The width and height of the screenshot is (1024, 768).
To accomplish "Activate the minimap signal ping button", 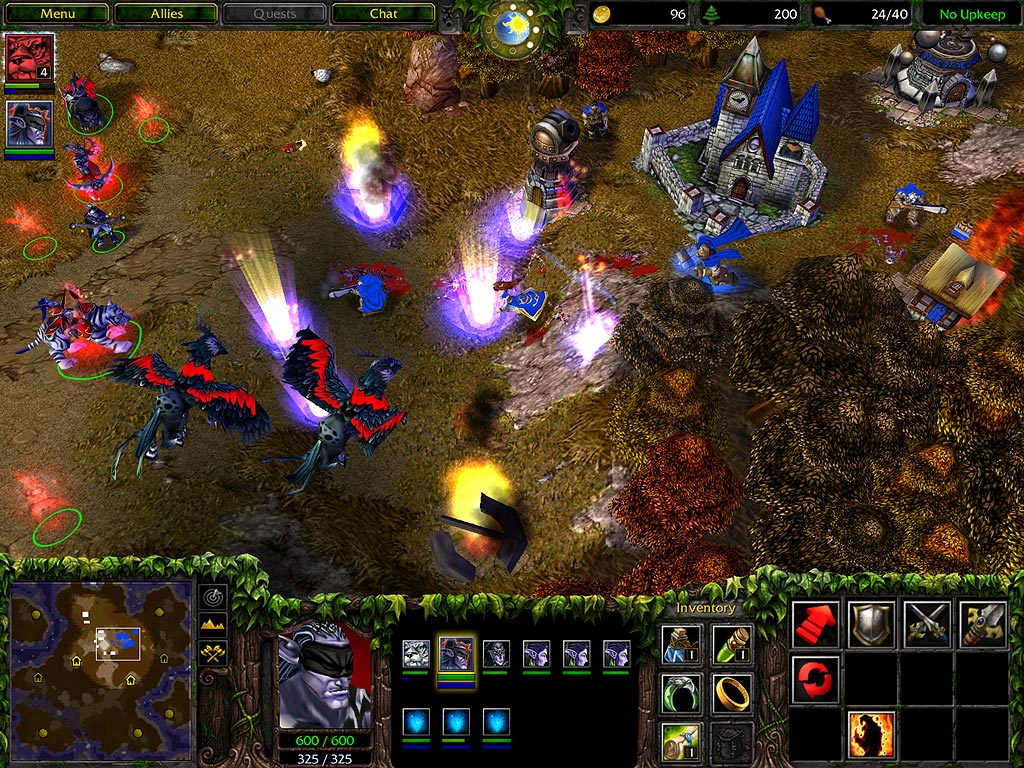I will click(214, 597).
